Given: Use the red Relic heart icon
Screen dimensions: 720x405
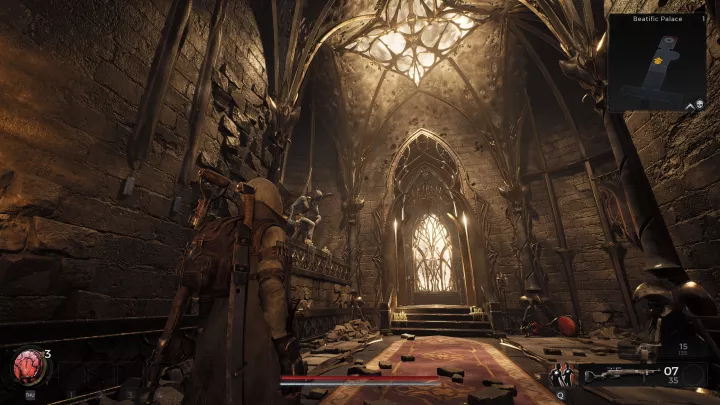Looking at the screenshot, I should click(x=27, y=367).
